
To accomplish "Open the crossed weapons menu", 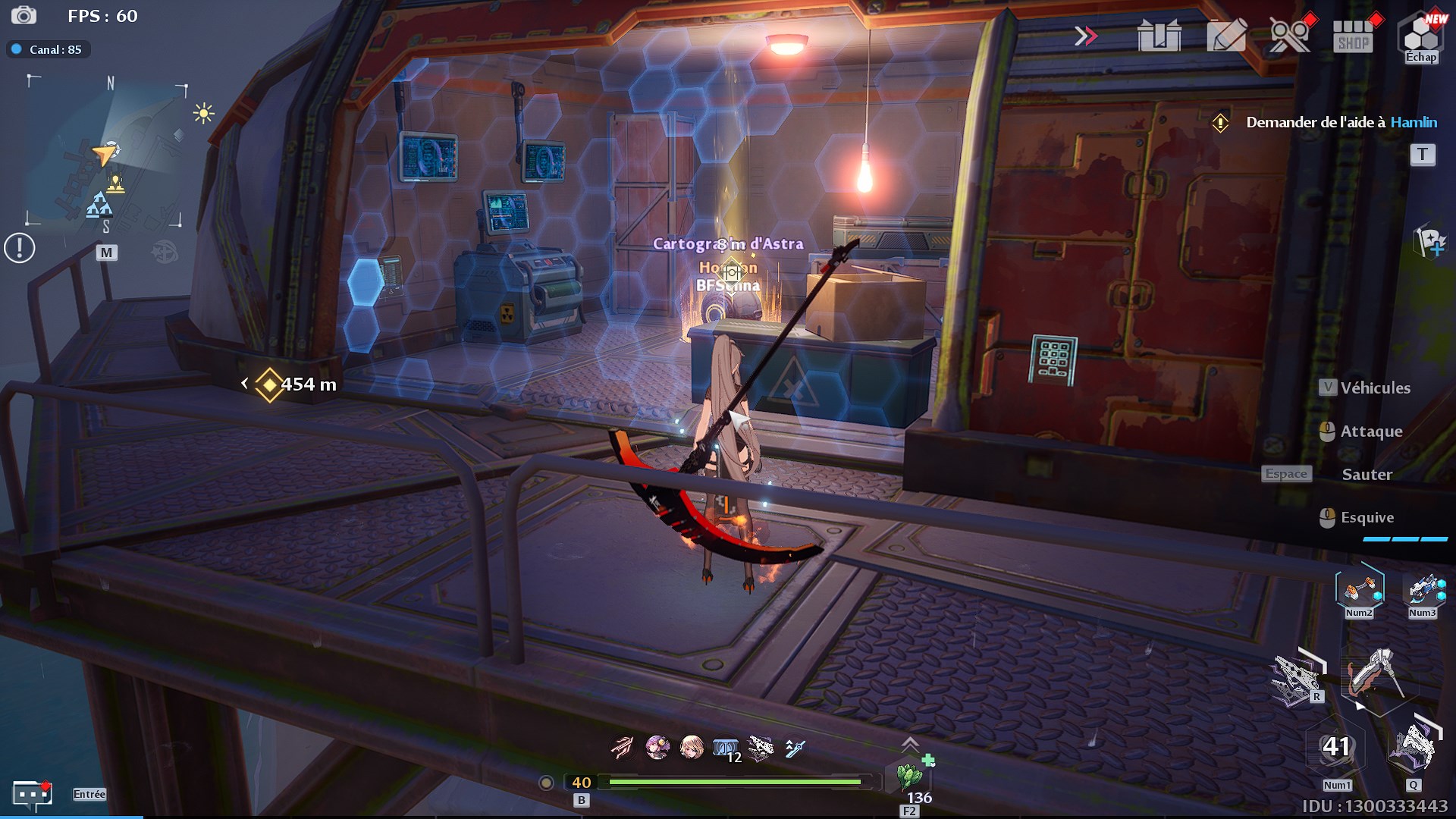I will click(1289, 36).
